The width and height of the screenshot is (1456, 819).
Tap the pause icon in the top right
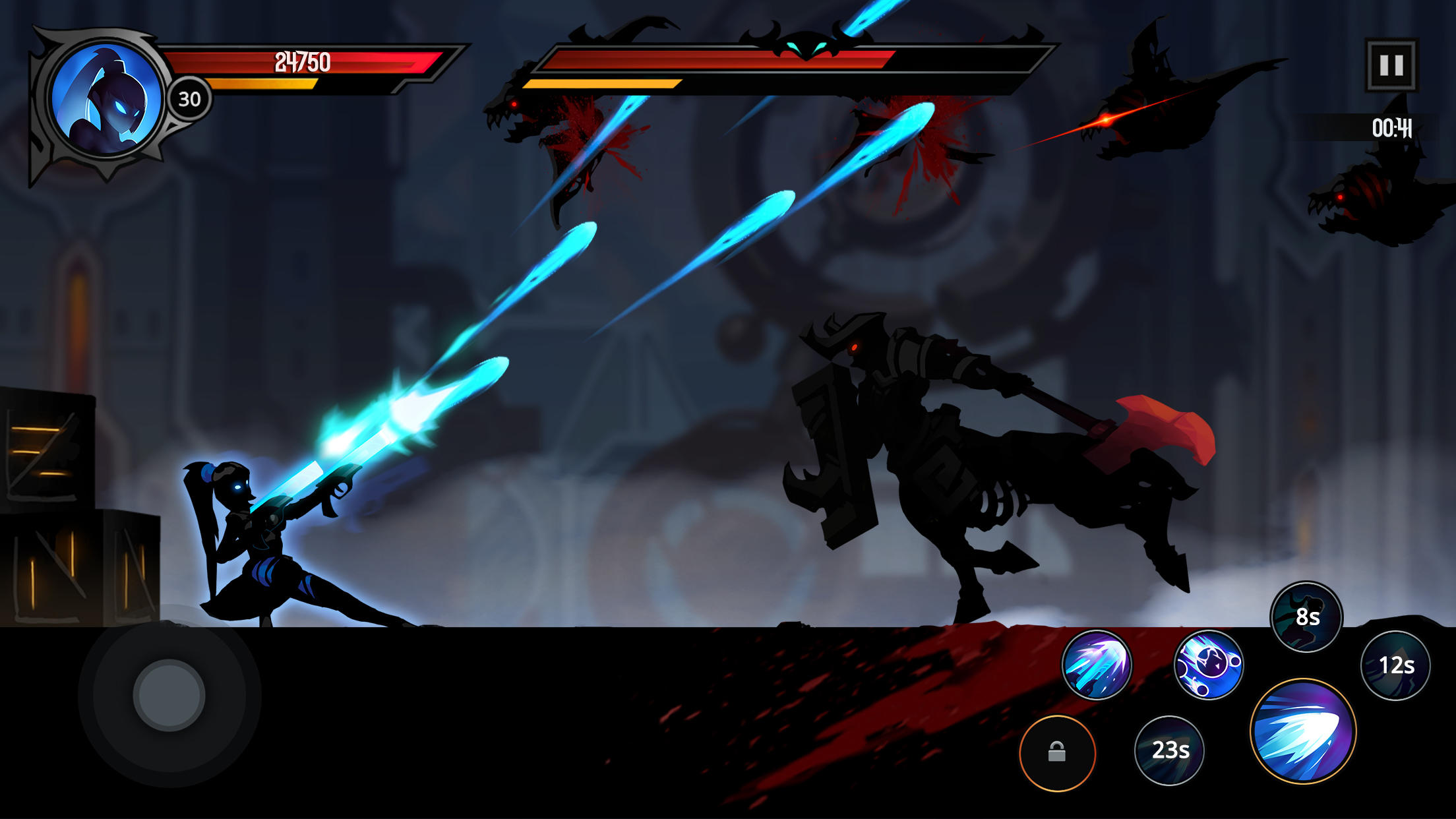coord(1393,64)
